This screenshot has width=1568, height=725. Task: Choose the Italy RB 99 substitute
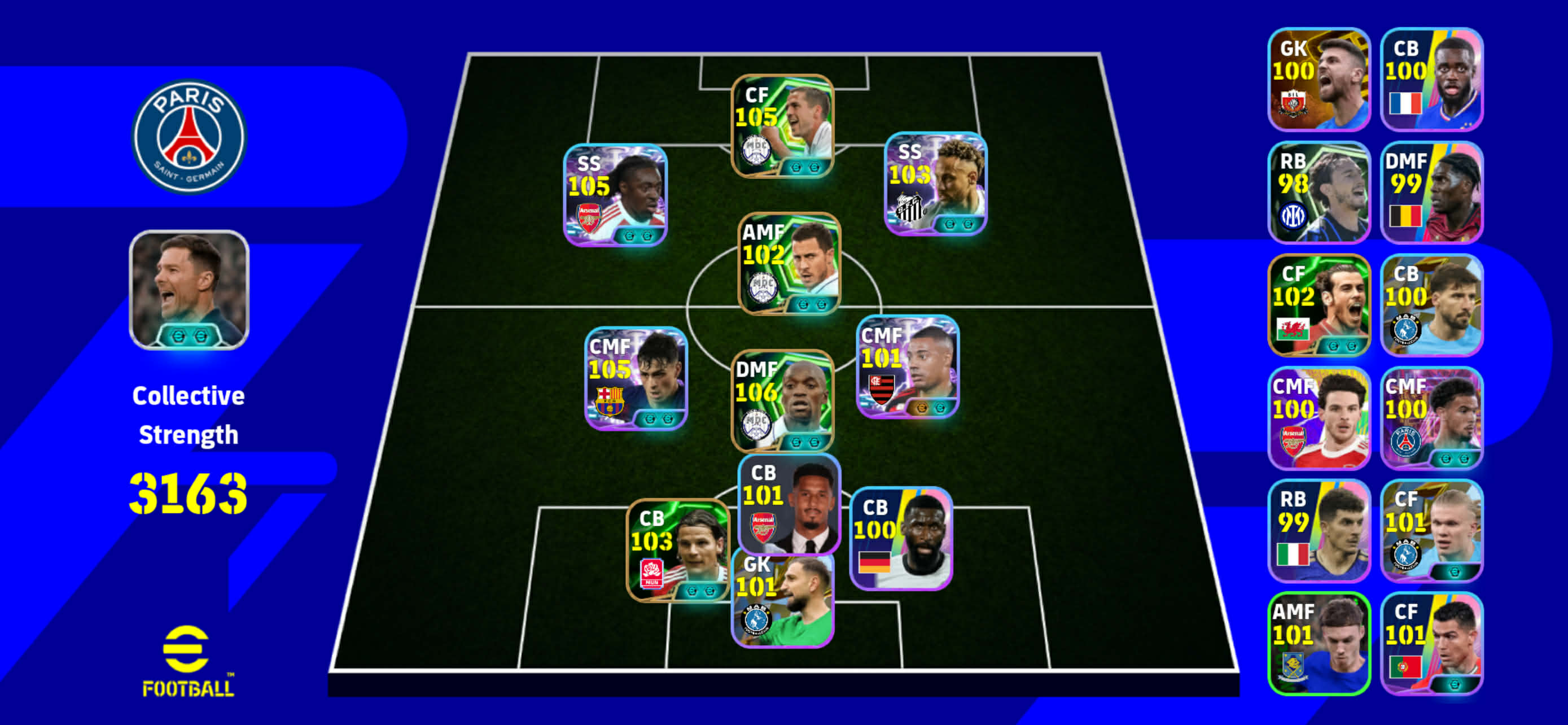[1319, 530]
